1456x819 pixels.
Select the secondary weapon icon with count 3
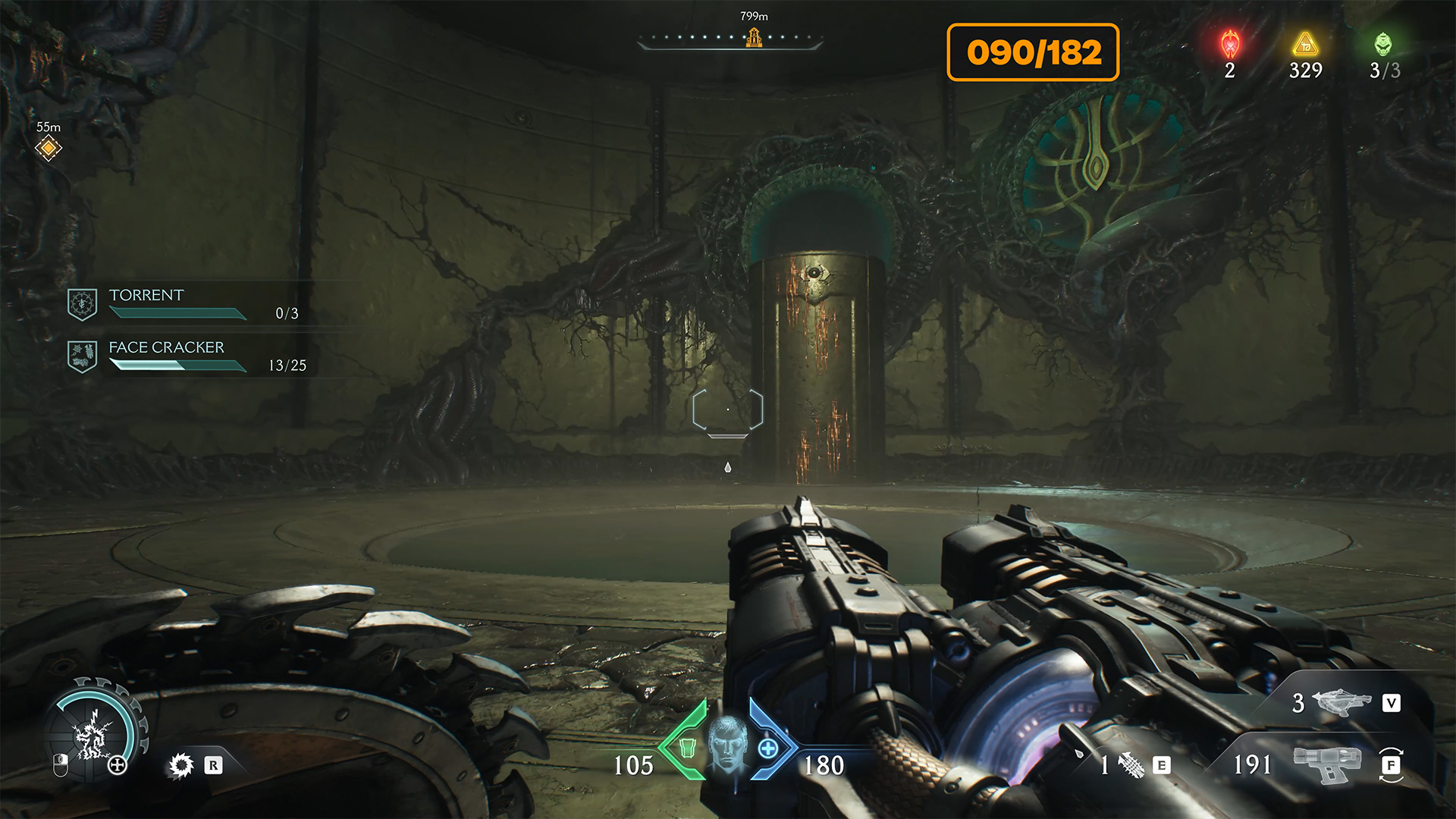pyautogui.click(x=1341, y=702)
